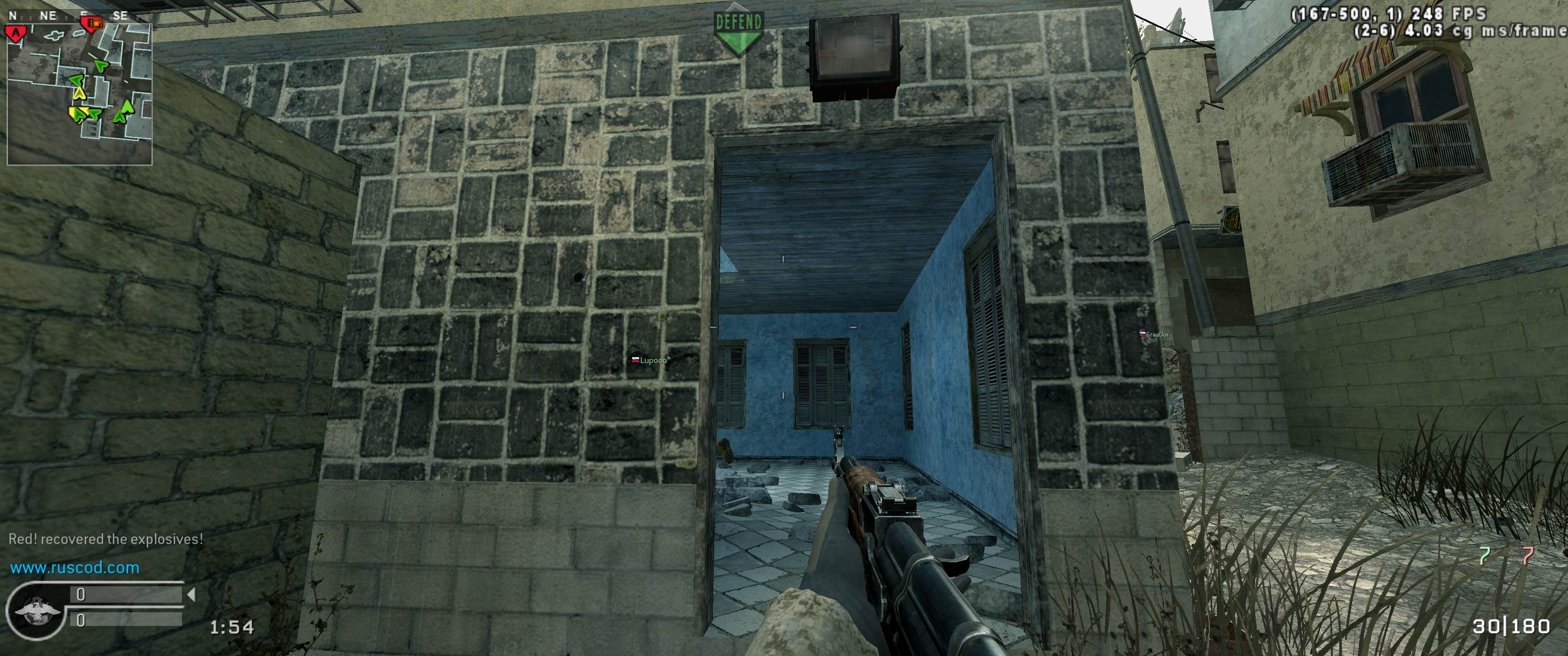Select the red A bombsite marker
This screenshot has height=656, width=1568.
[15, 31]
